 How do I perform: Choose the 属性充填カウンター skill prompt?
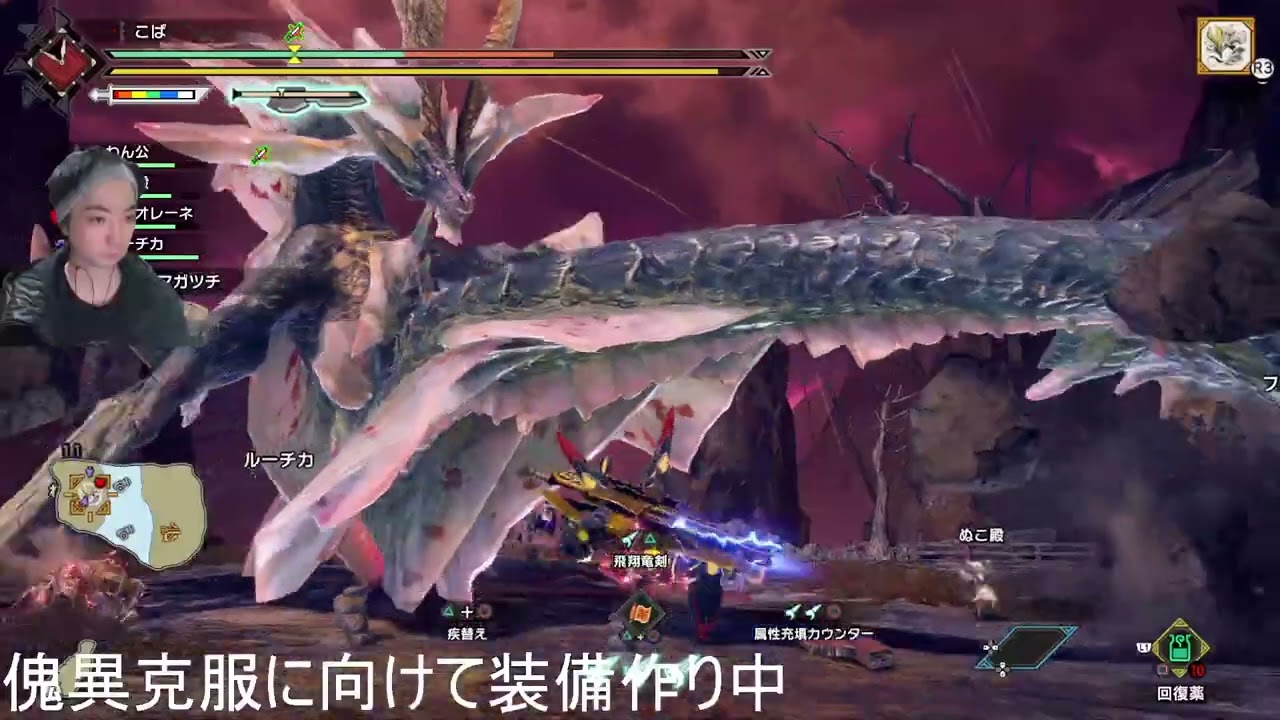pos(812,623)
